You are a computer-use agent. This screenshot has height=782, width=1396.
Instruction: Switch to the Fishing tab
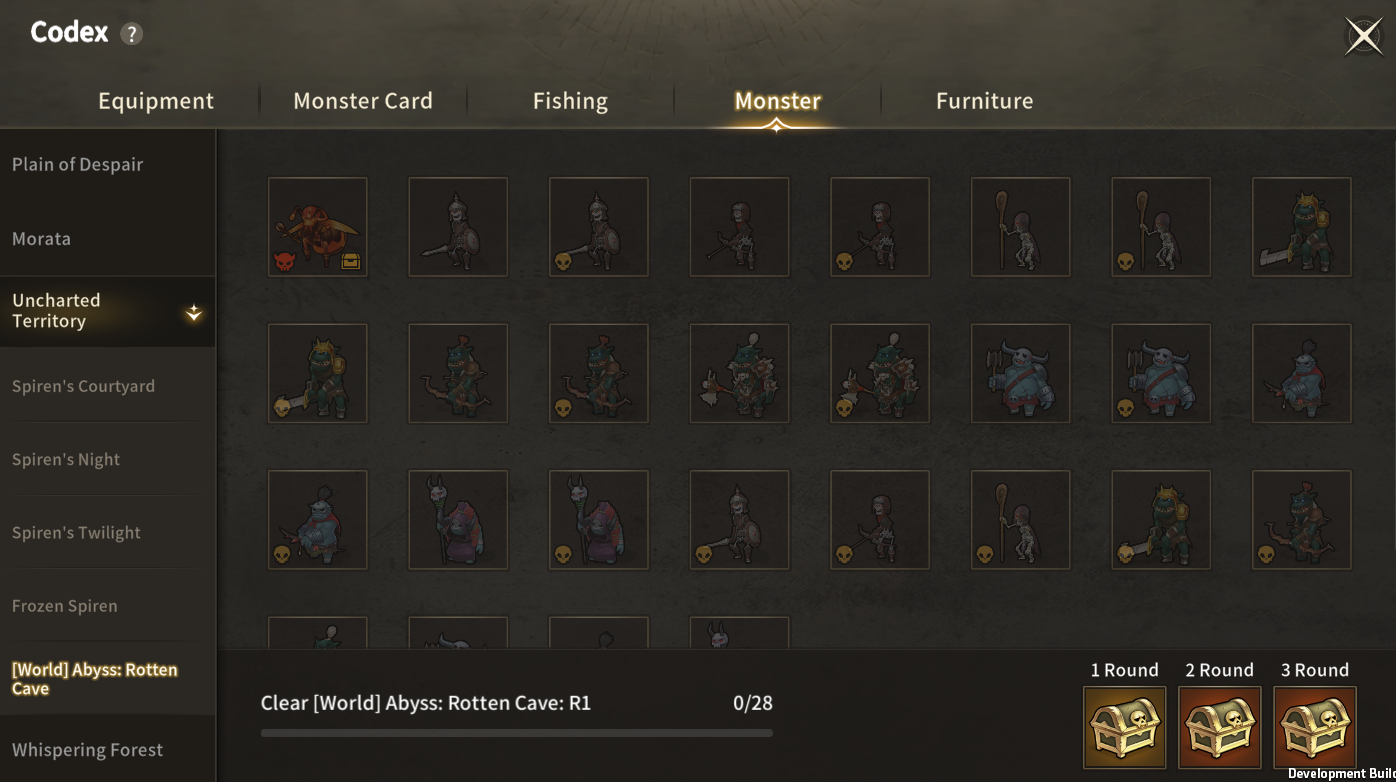click(570, 101)
